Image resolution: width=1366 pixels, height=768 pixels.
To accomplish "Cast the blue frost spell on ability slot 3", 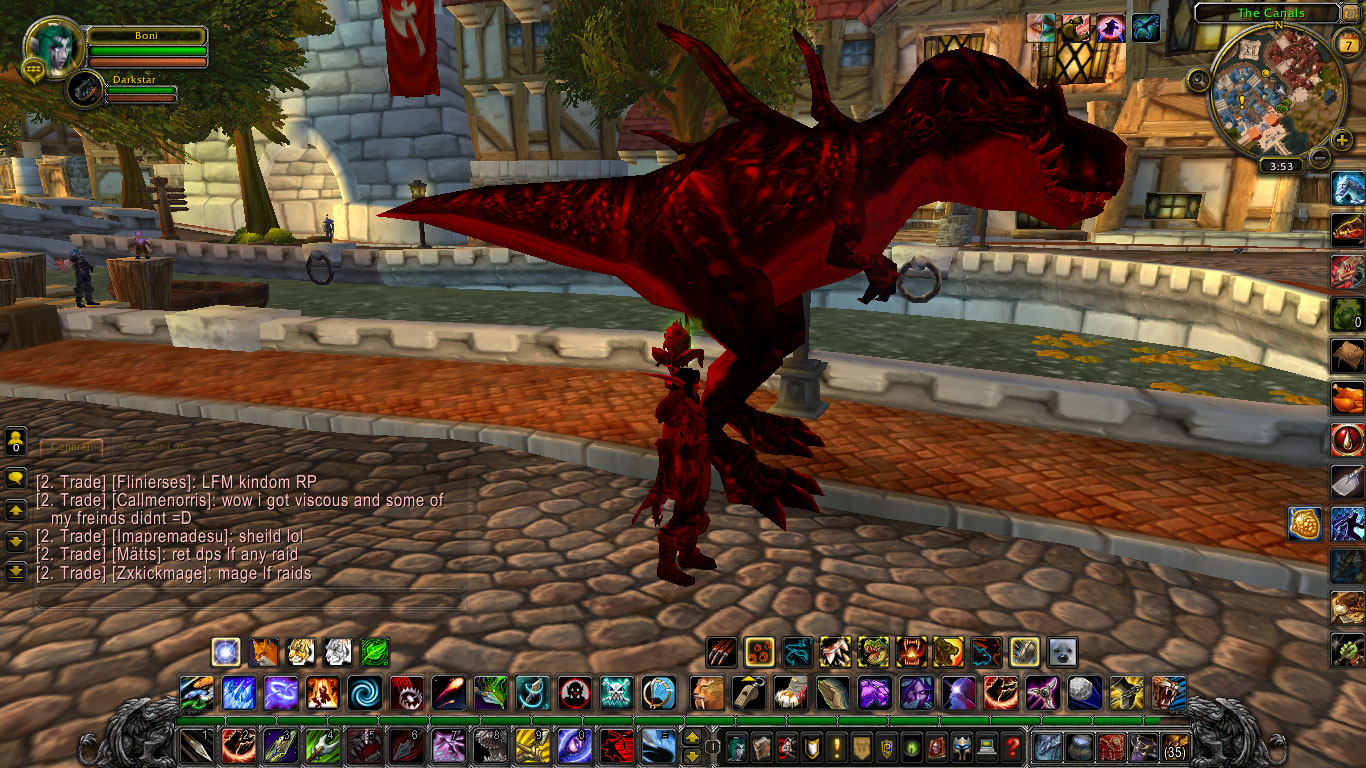I will [239, 693].
